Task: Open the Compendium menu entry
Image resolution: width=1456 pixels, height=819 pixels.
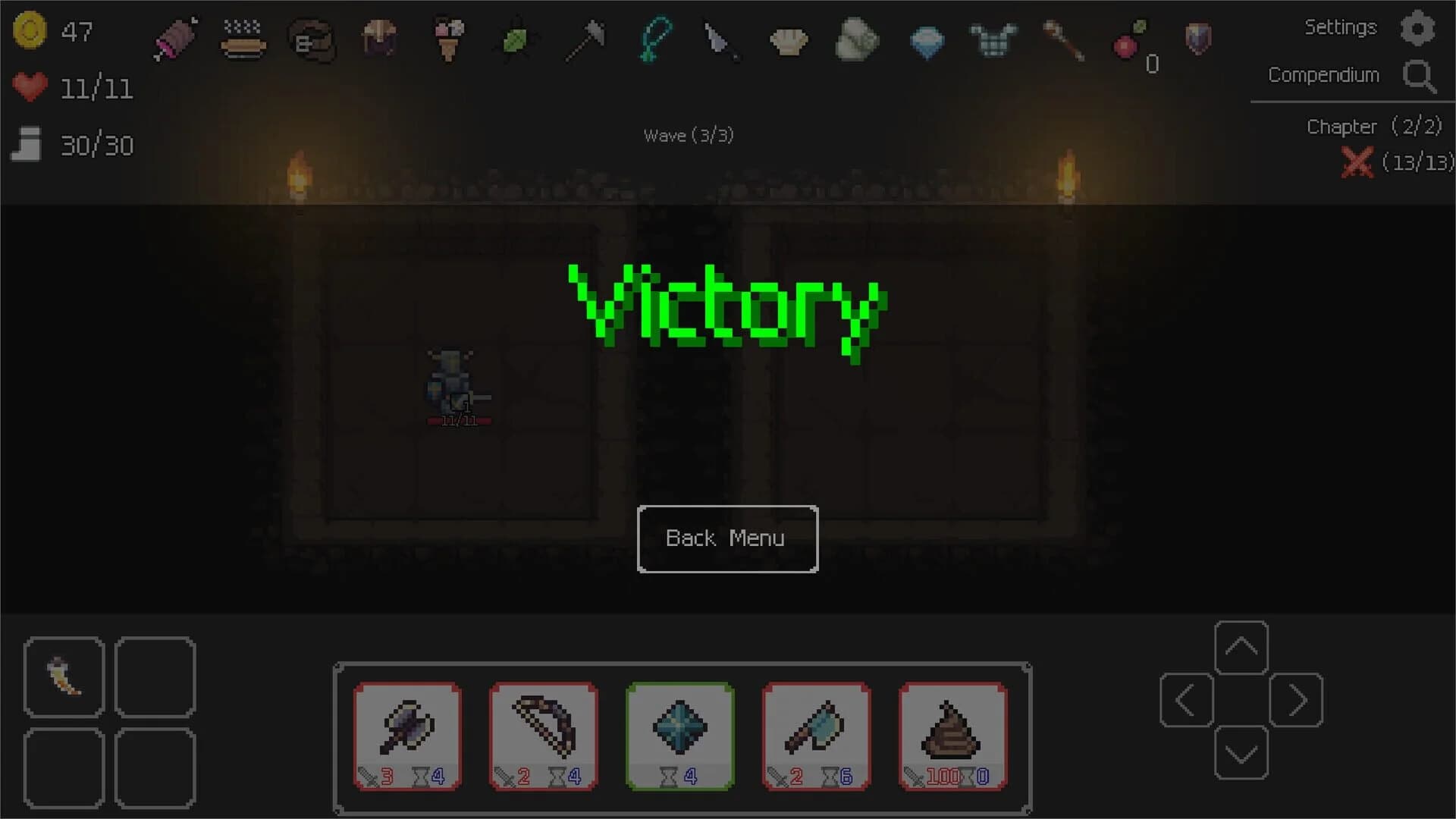Action: click(x=1323, y=75)
